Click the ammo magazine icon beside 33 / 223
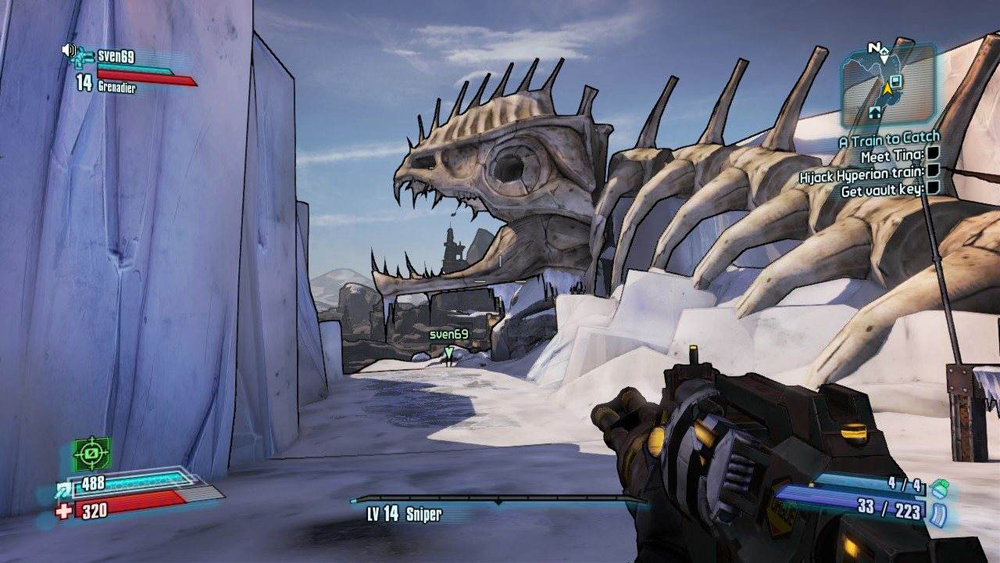1000x563 pixels. [x=939, y=514]
